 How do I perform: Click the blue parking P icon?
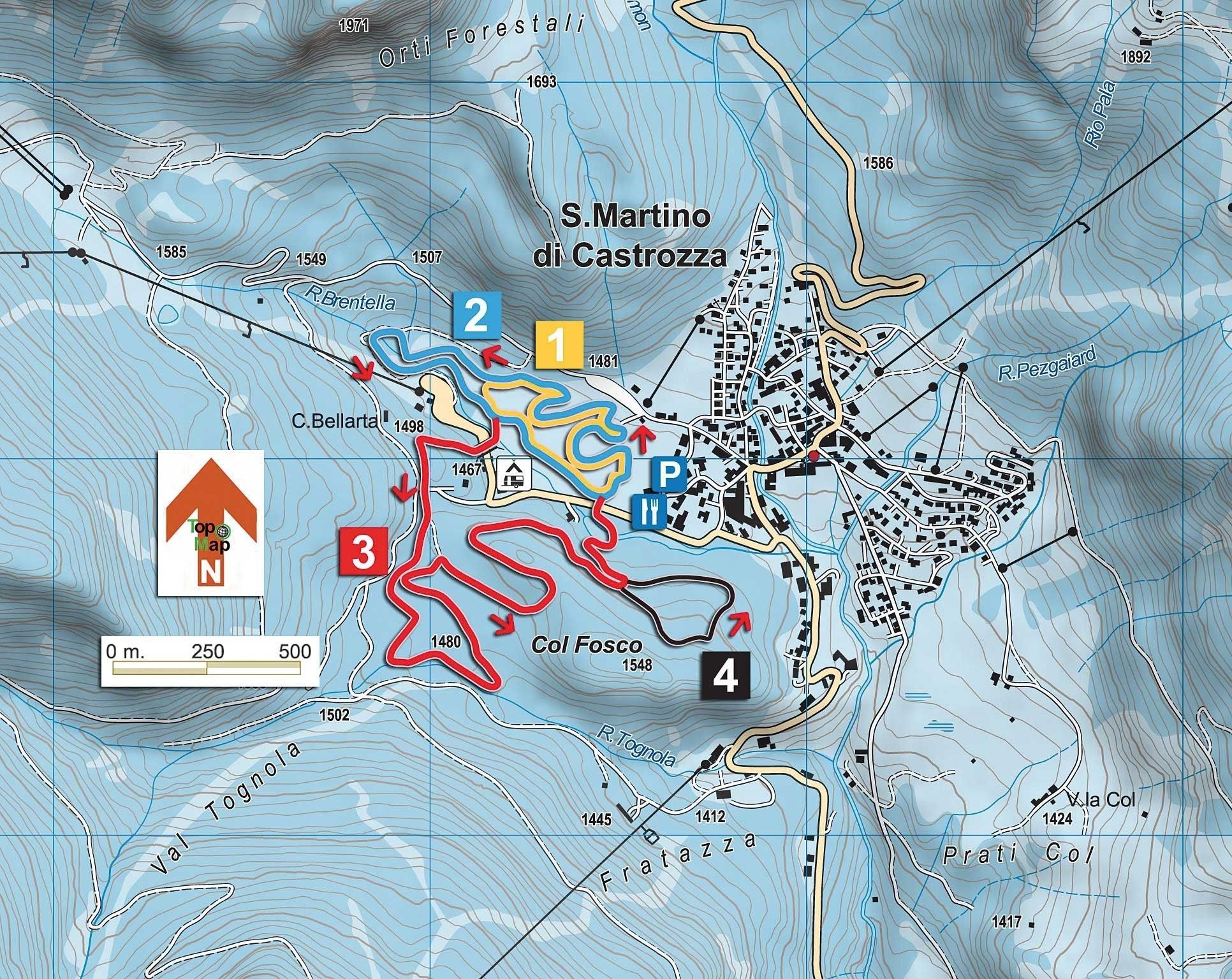(x=668, y=474)
